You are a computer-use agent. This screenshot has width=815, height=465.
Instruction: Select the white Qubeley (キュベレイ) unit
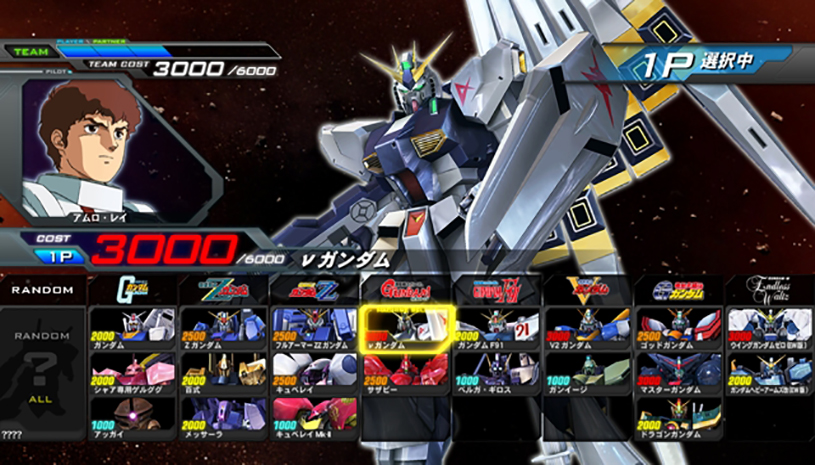pyautogui.click(x=315, y=372)
